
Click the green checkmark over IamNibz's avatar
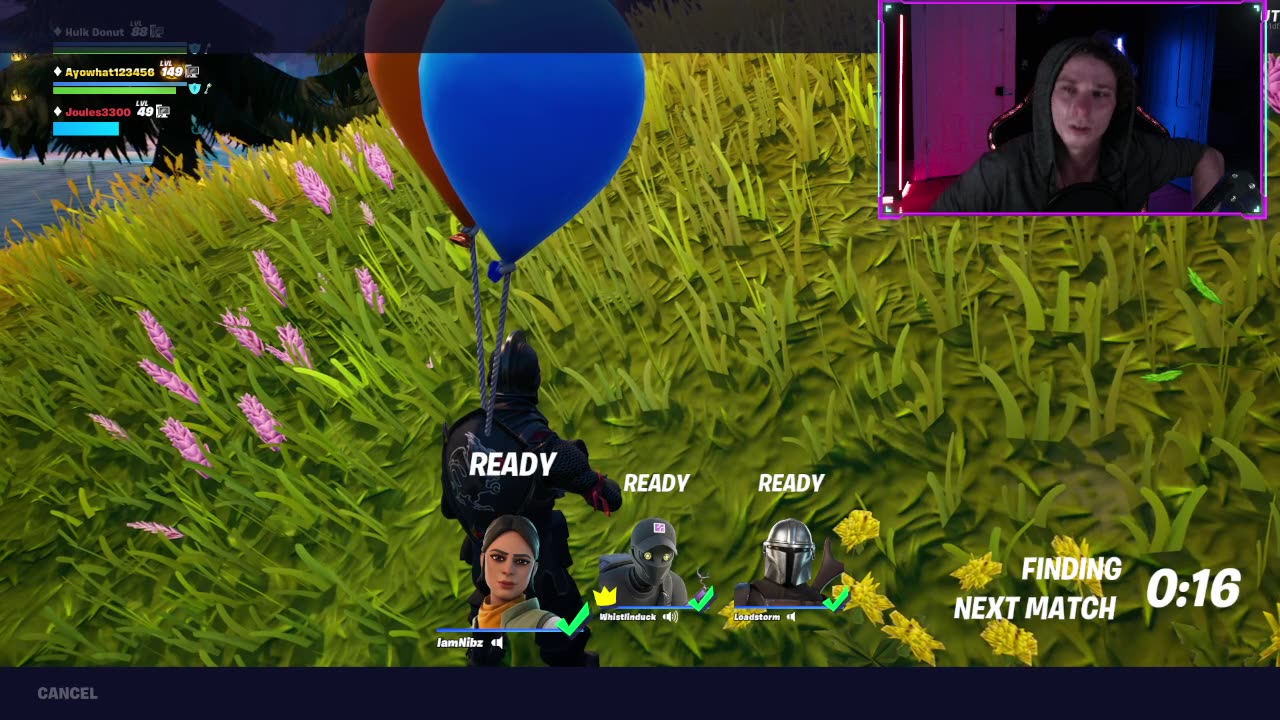pyautogui.click(x=571, y=621)
